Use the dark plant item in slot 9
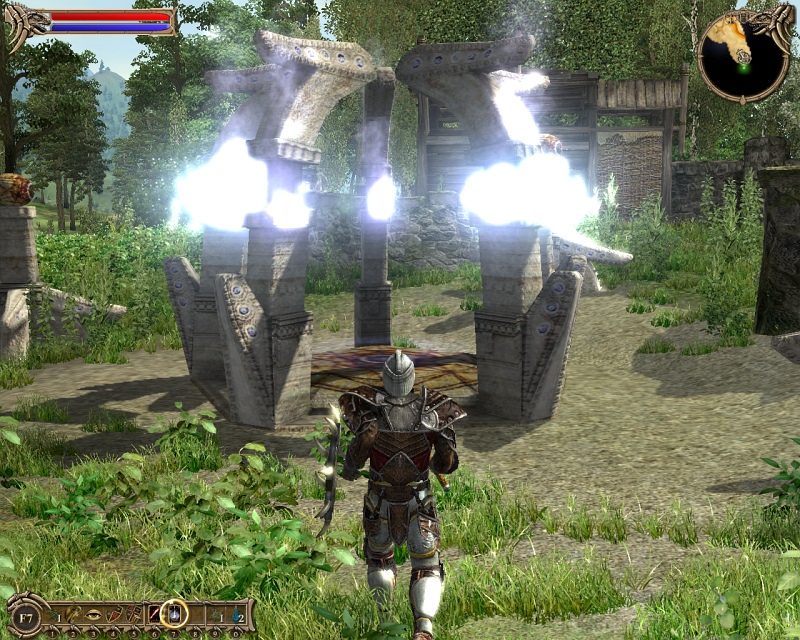This screenshot has width=800, height=640. coord(215,615)
